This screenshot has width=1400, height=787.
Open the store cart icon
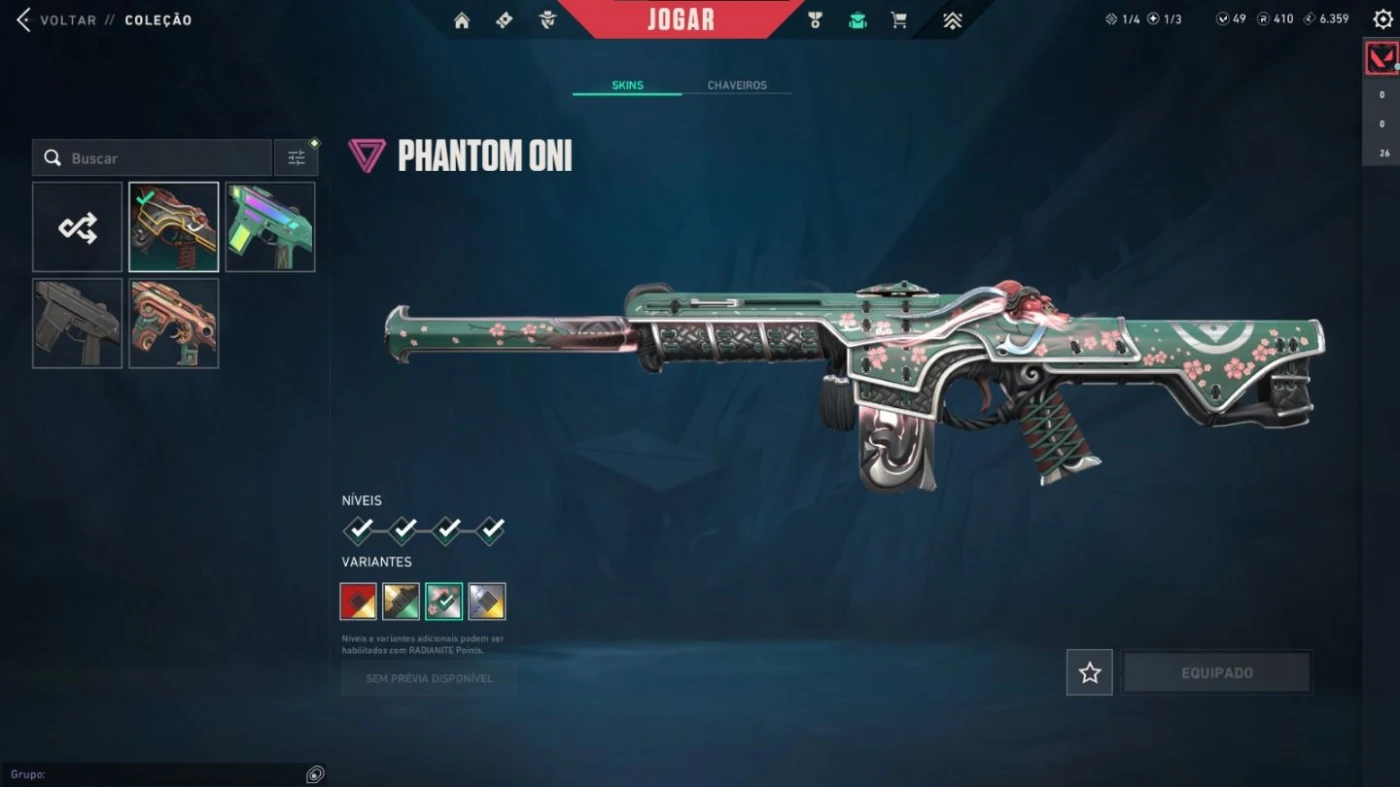899,20
